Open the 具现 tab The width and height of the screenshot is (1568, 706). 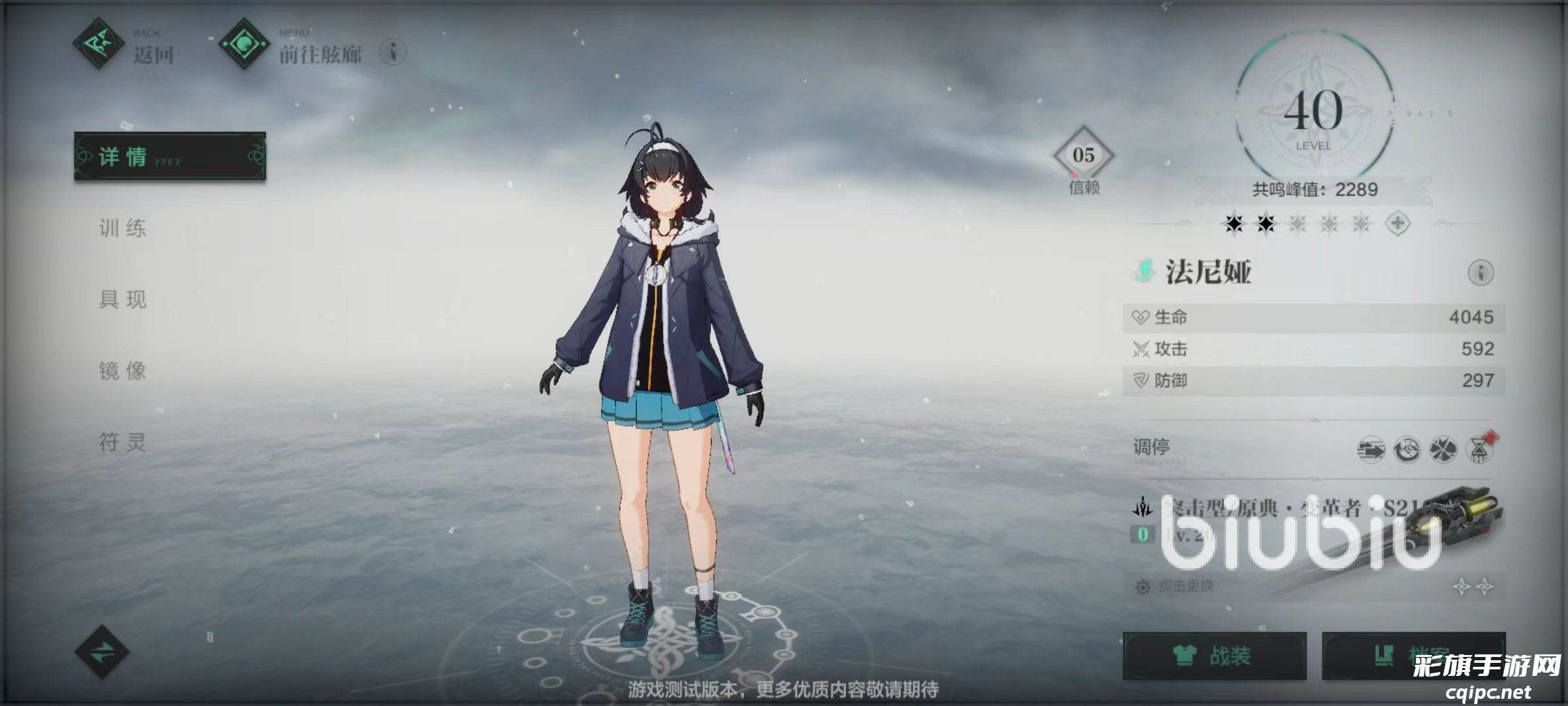[x=123, y=299]
